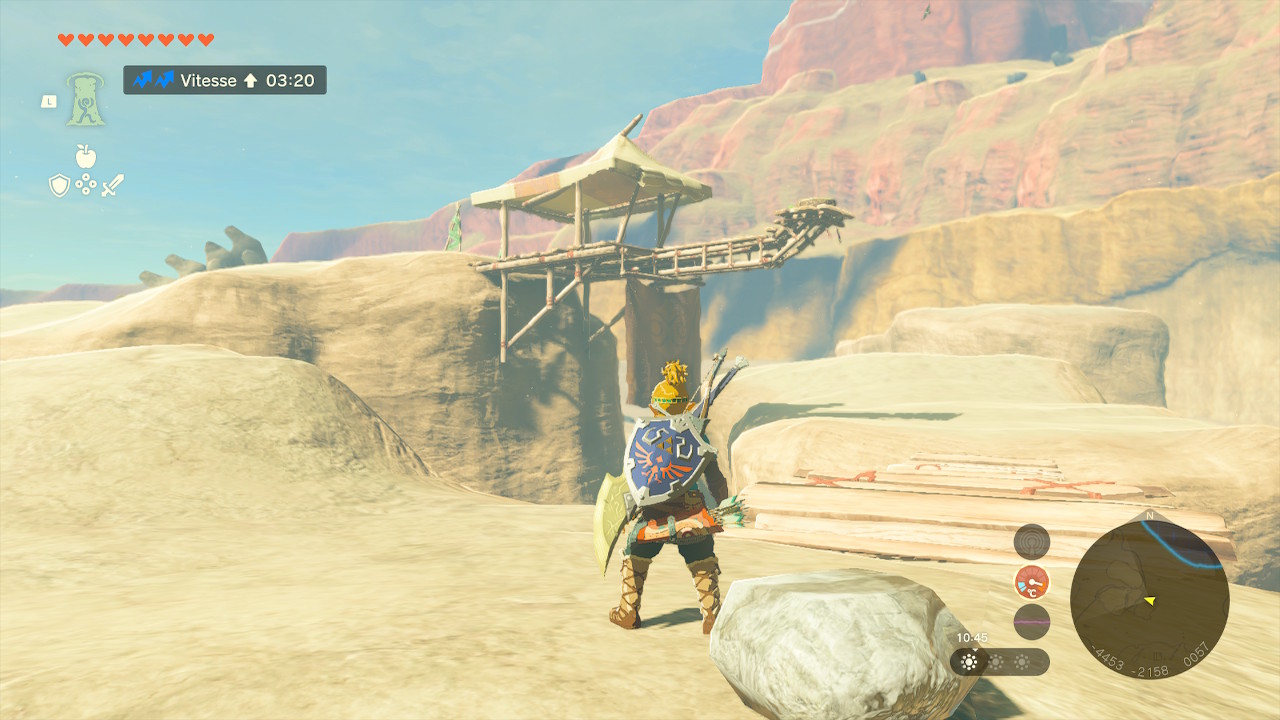
Task: Open the sword weapon quick-select icon
Action: [112, 185]
